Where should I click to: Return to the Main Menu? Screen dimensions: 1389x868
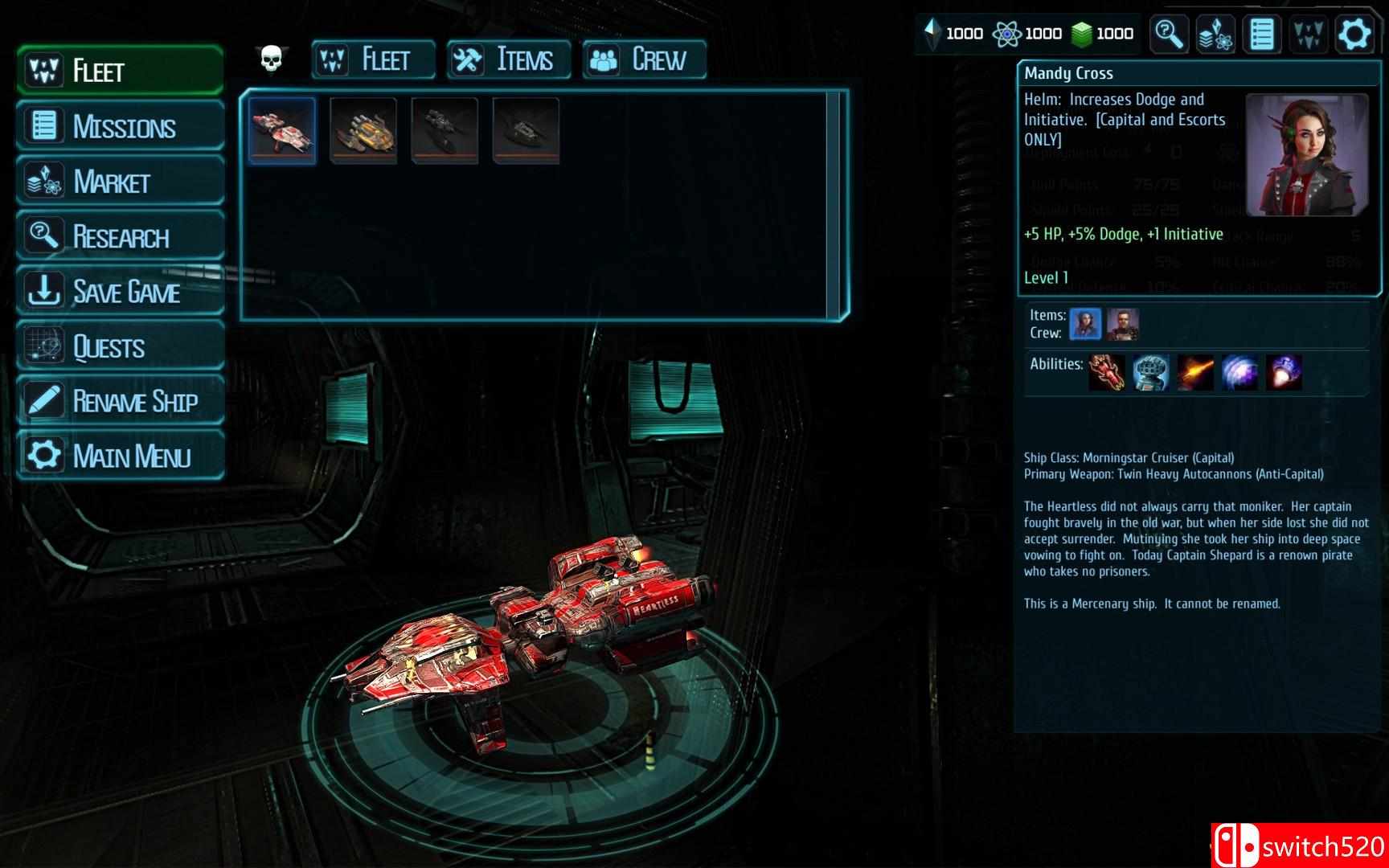(121, 456)
